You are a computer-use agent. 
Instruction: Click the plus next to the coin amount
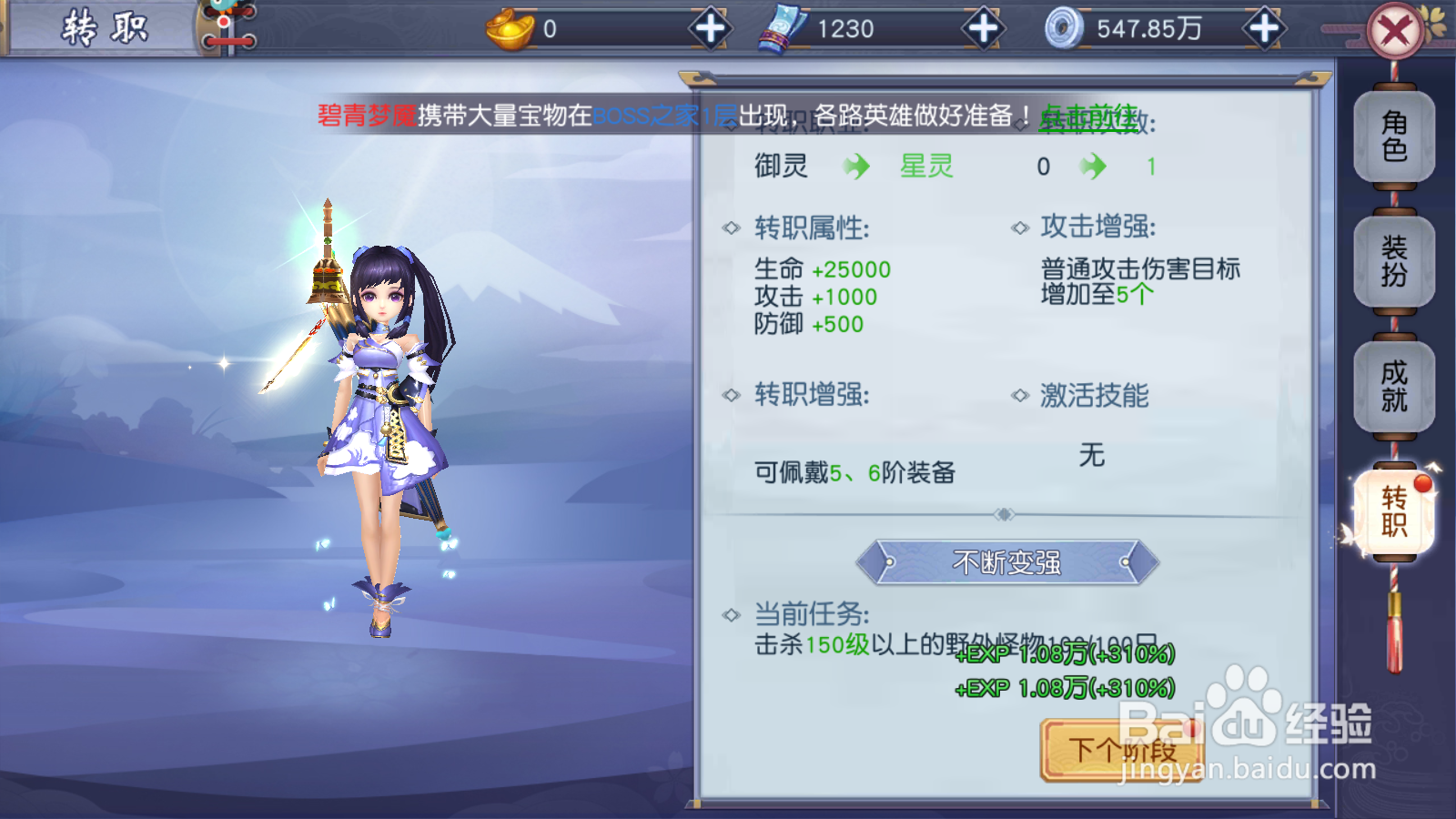pyautogui.click(x=1263, y=27)
